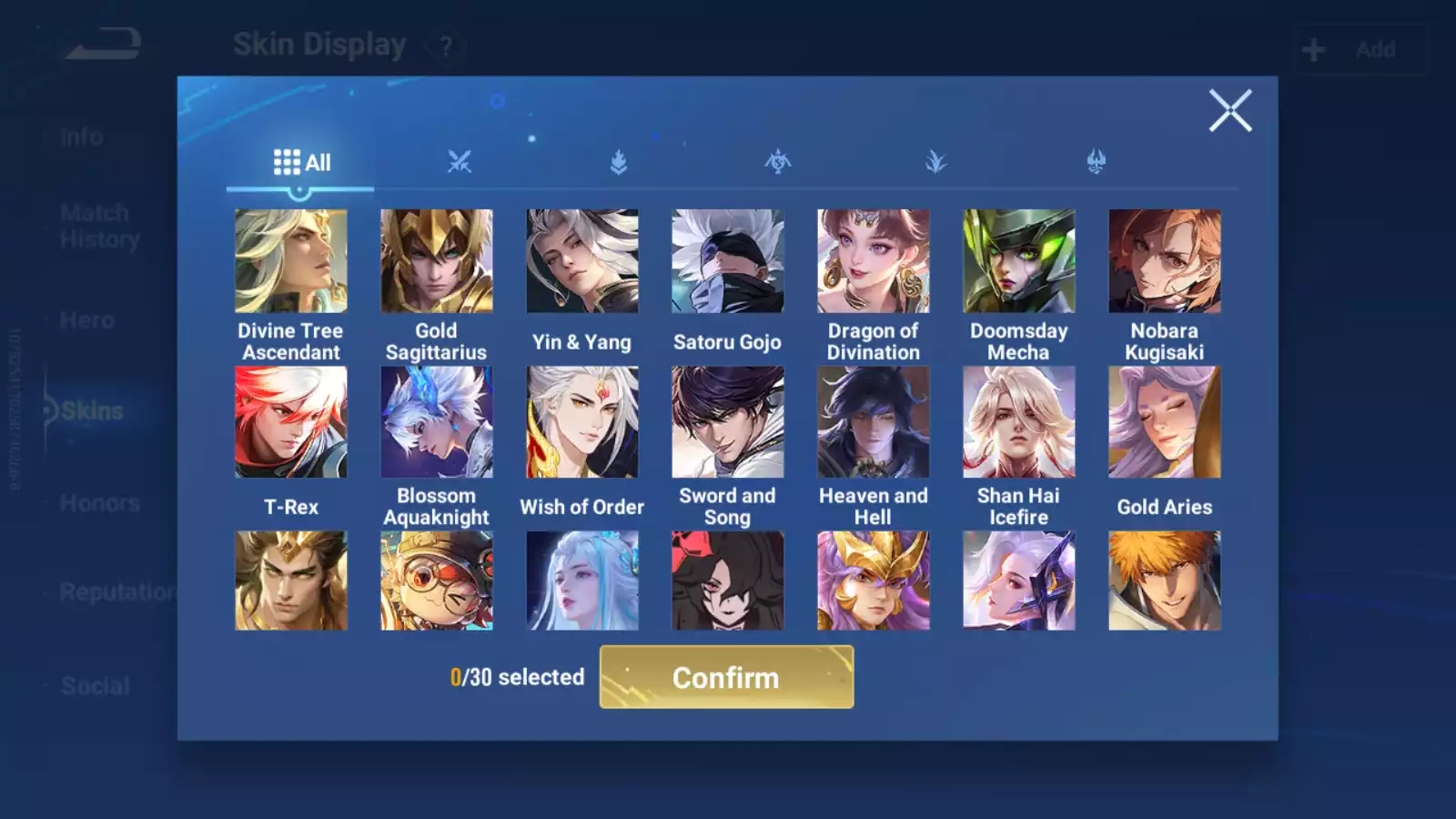Filter skins by the crossed swords tab
This screenshot has width=1456, height=819.
pyautogui.click(x=460, y=162)
